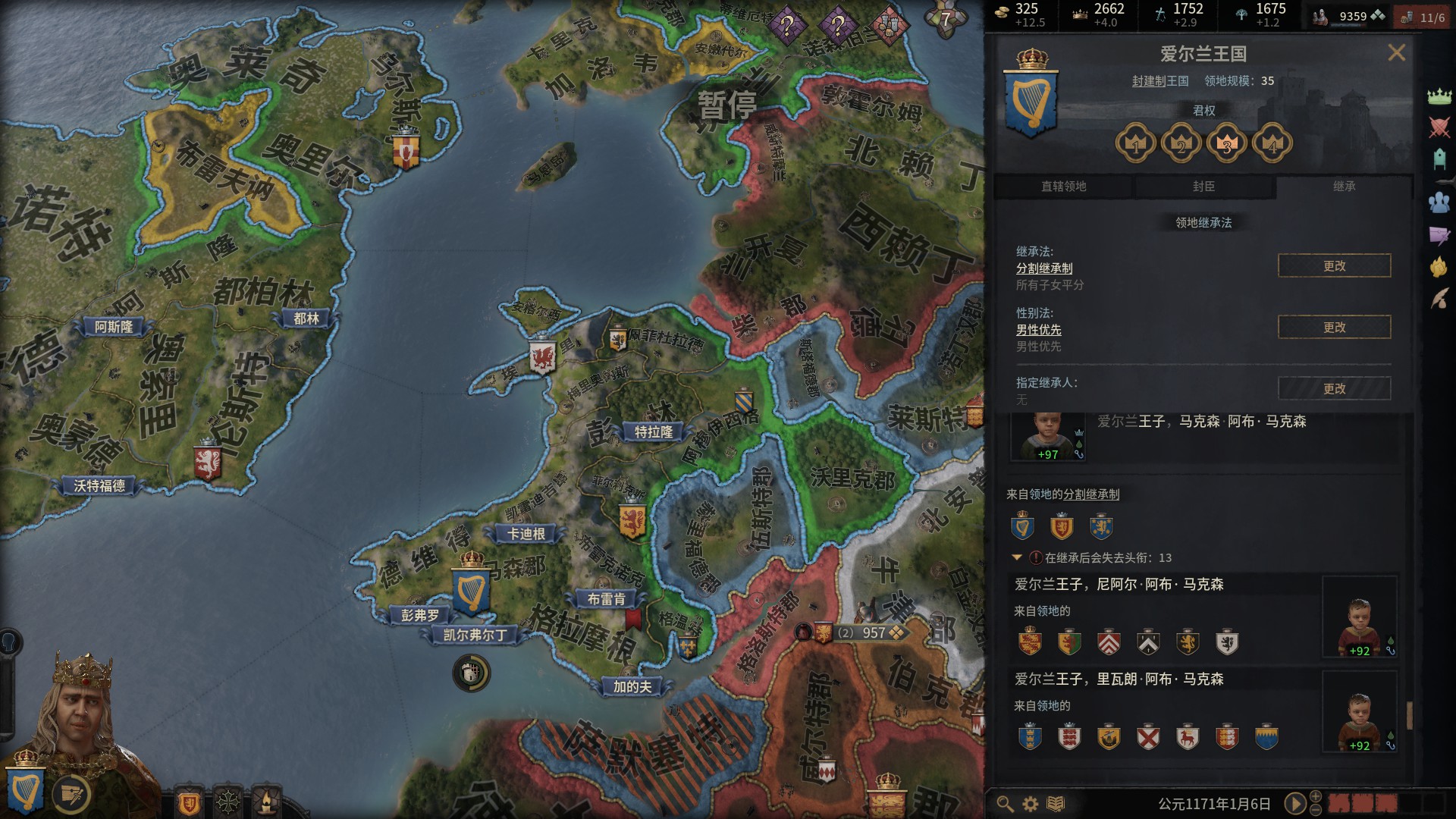Open the gear settings icon

pyautogui.click(x=1031, y=804)
